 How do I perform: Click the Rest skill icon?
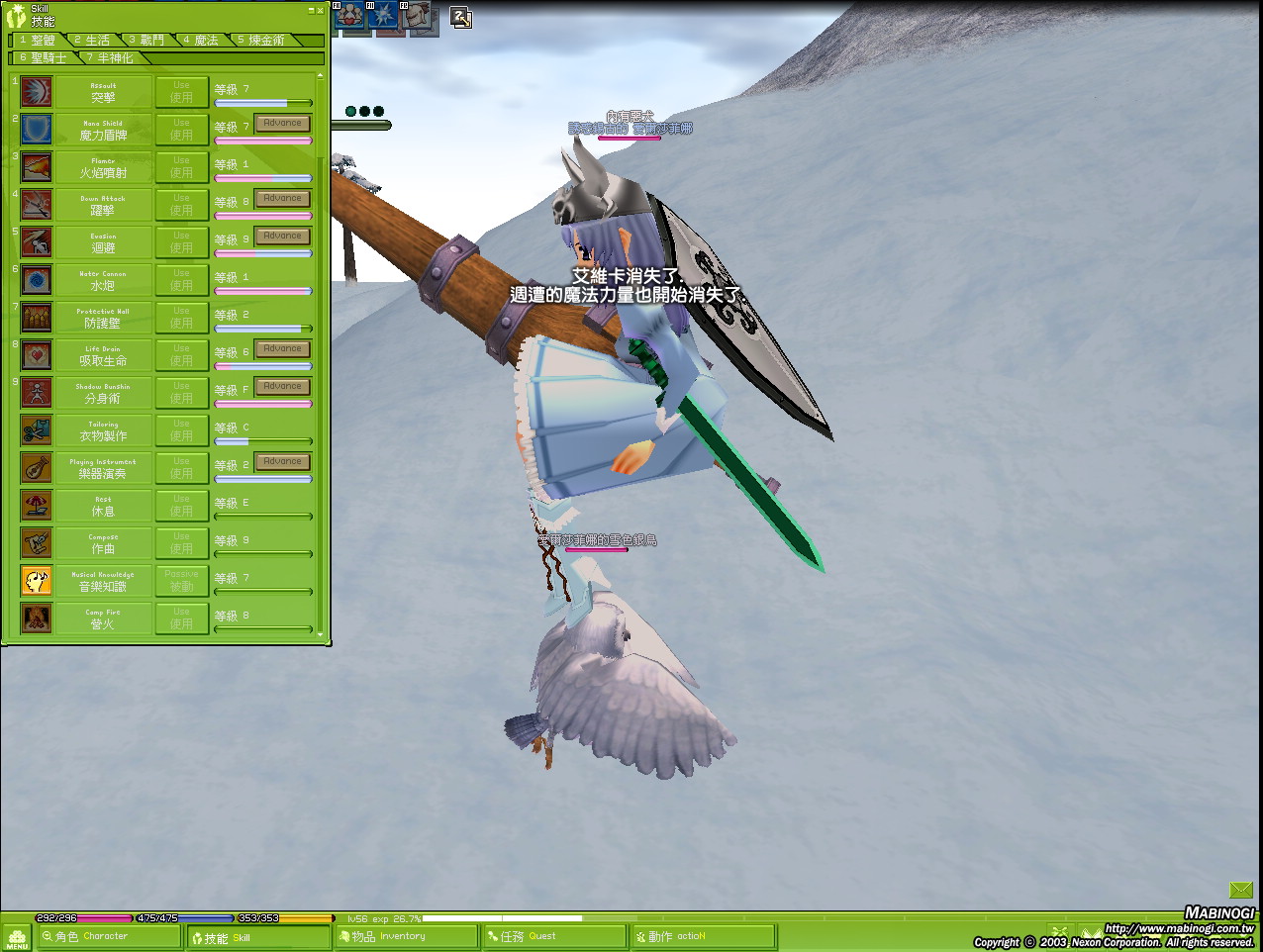37,506
